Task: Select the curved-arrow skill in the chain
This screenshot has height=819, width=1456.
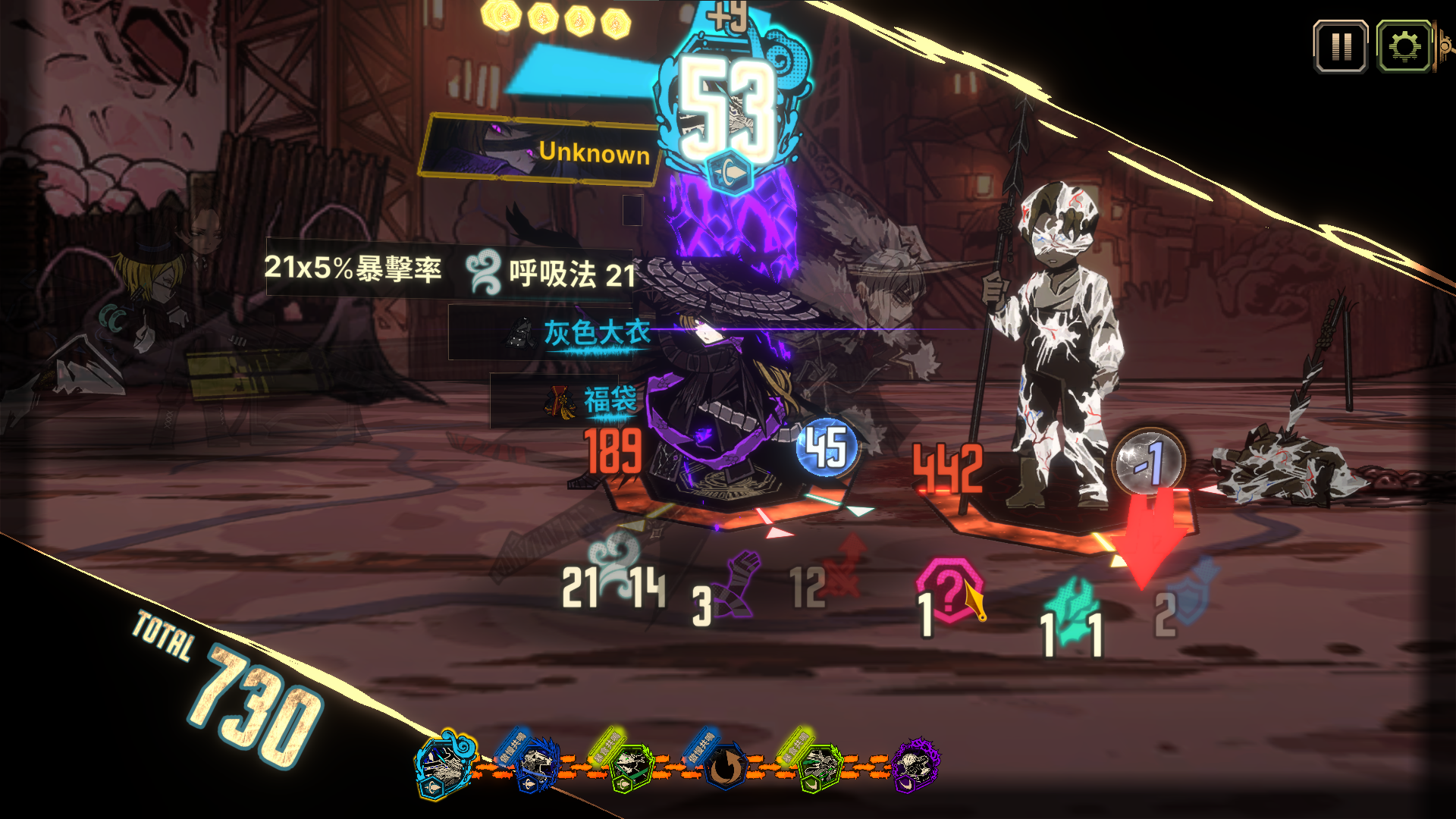Action: pyautogui.click(x=726, y=767)
